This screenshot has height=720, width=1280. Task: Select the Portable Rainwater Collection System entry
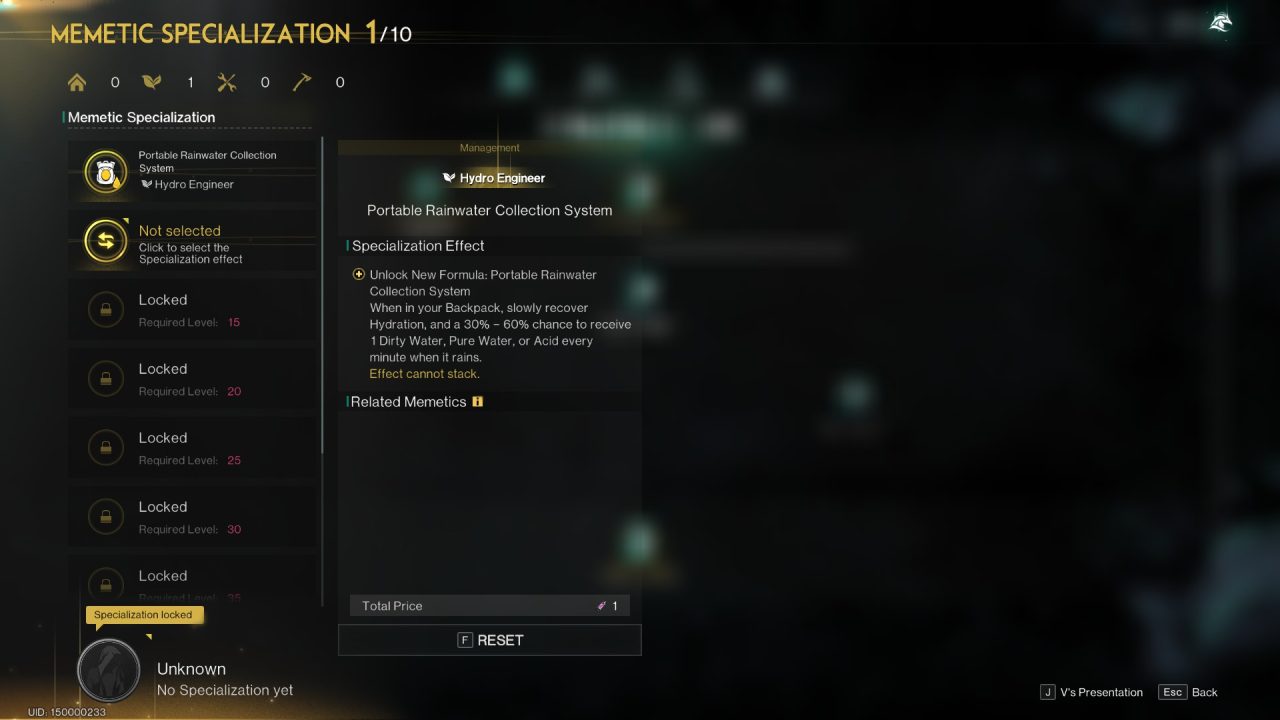tap(195, 170)
